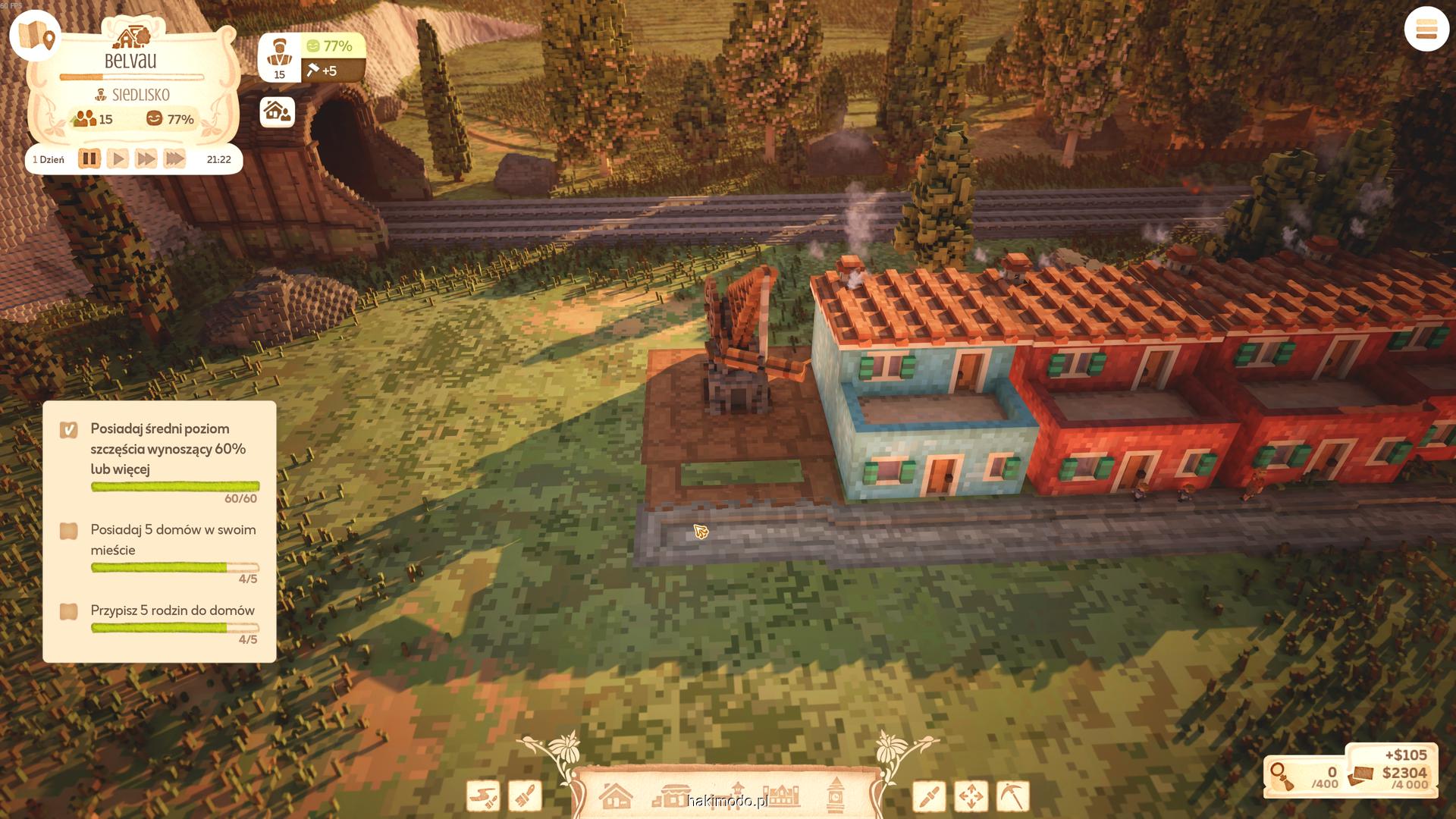
Task: Open the clock tower monuments category
Action: click(836, 795)
